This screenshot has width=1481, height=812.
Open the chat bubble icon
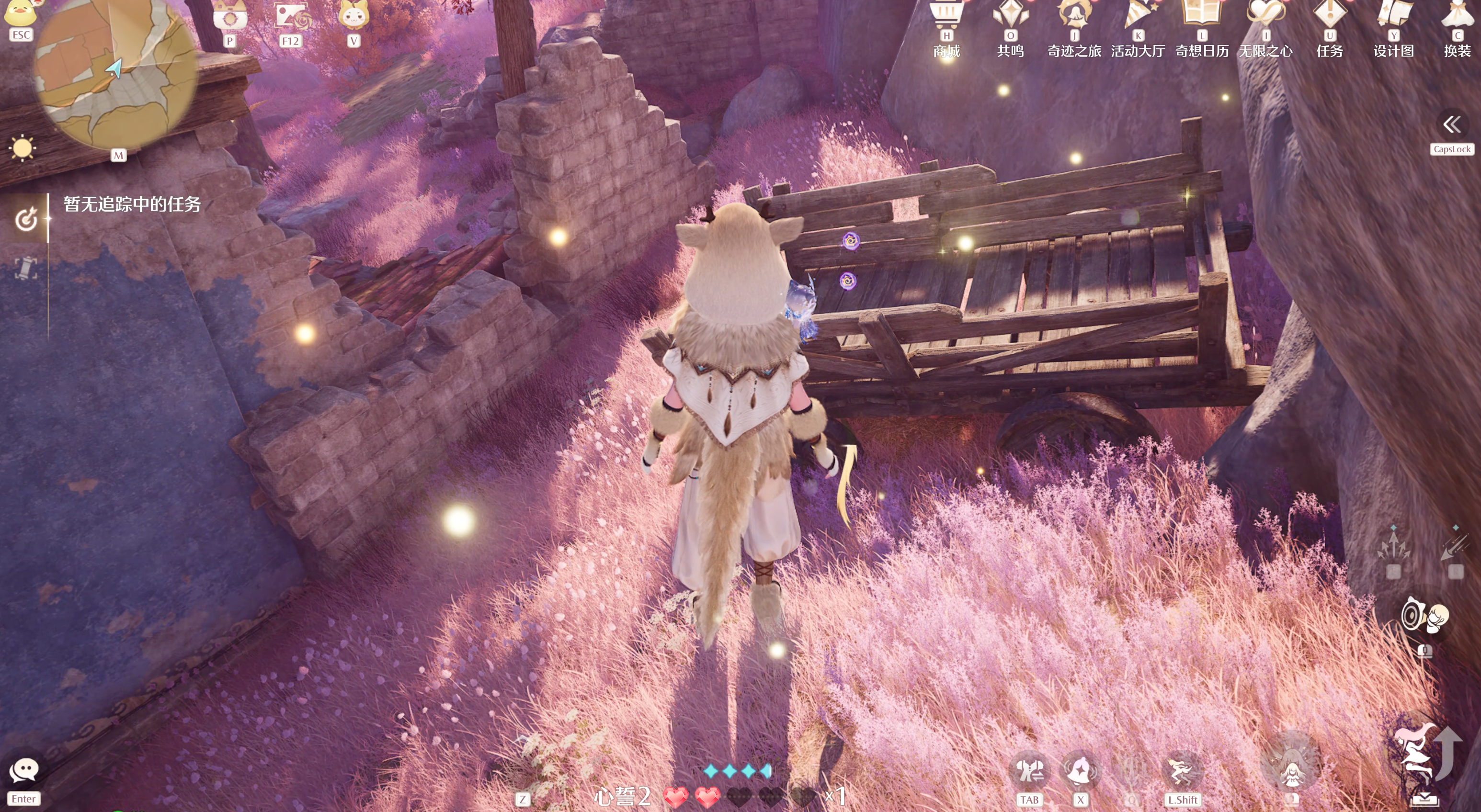click(23, 770)
